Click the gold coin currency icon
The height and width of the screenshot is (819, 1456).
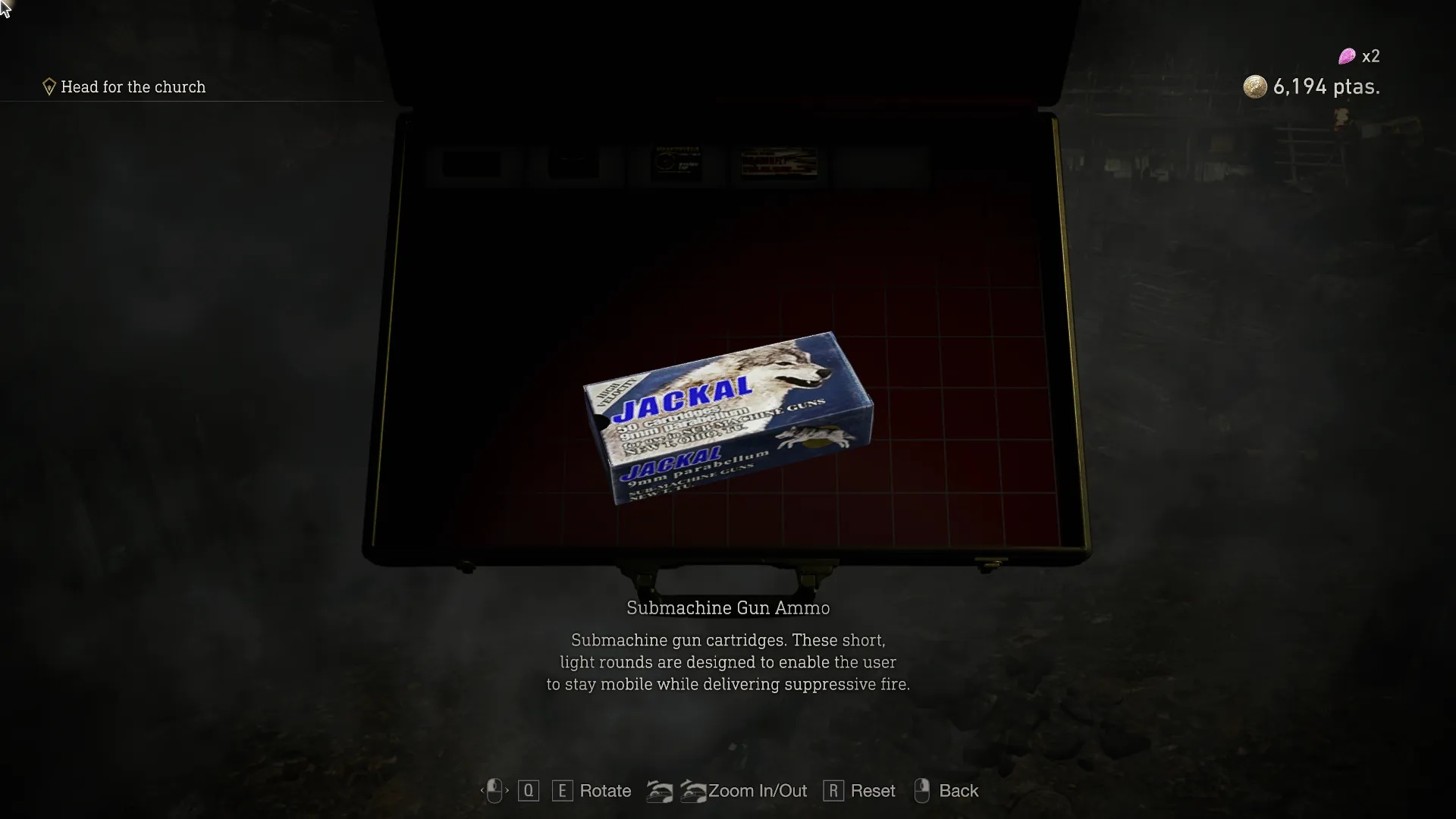tap(1255, 86)
